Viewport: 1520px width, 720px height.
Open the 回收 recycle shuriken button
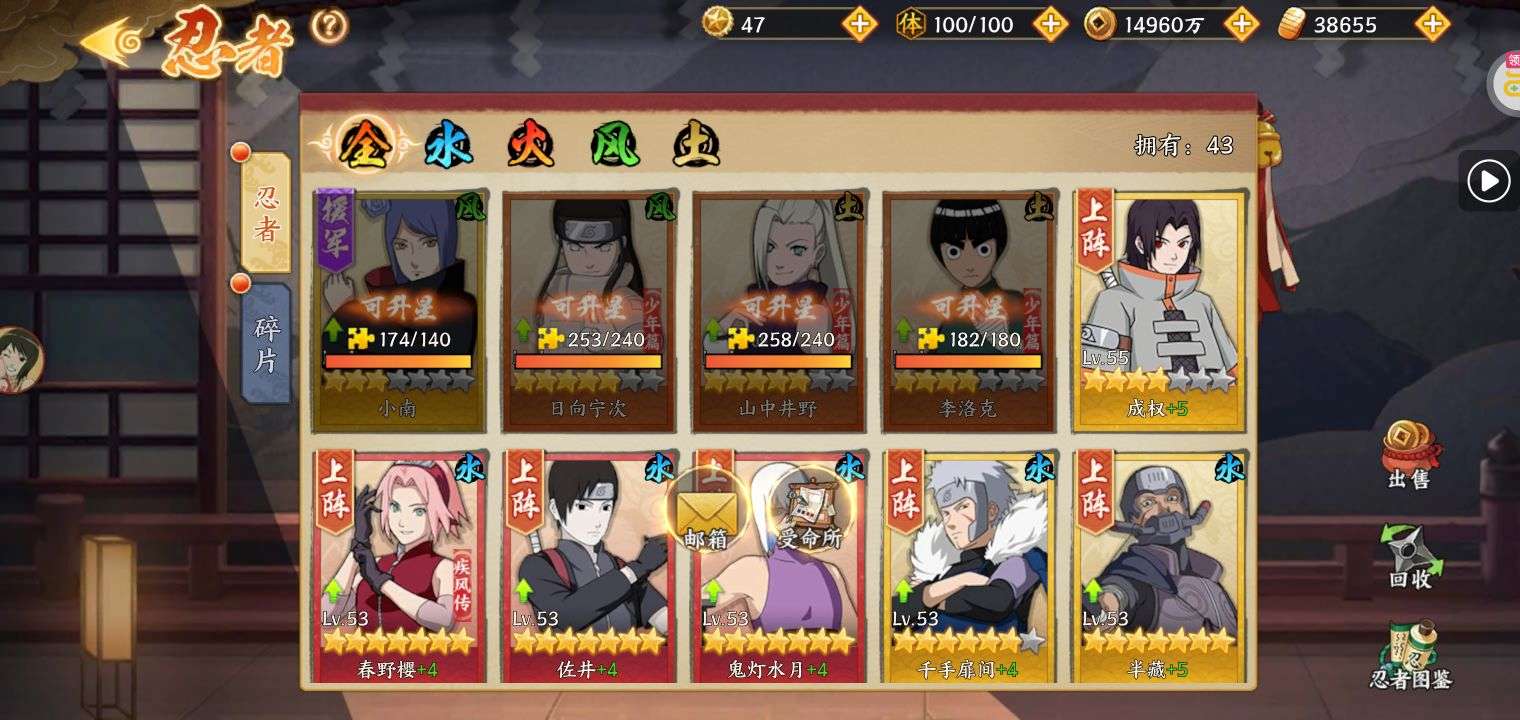pyautogui.click(x=1409, y=556)
